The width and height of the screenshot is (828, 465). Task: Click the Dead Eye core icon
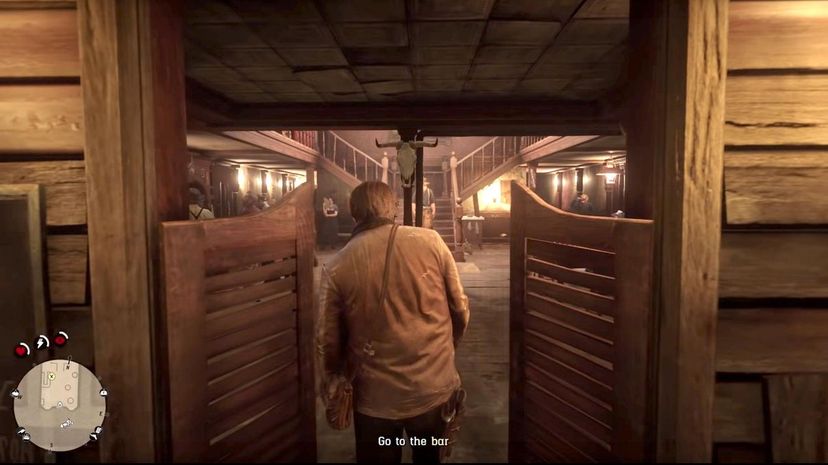point(61,339)
